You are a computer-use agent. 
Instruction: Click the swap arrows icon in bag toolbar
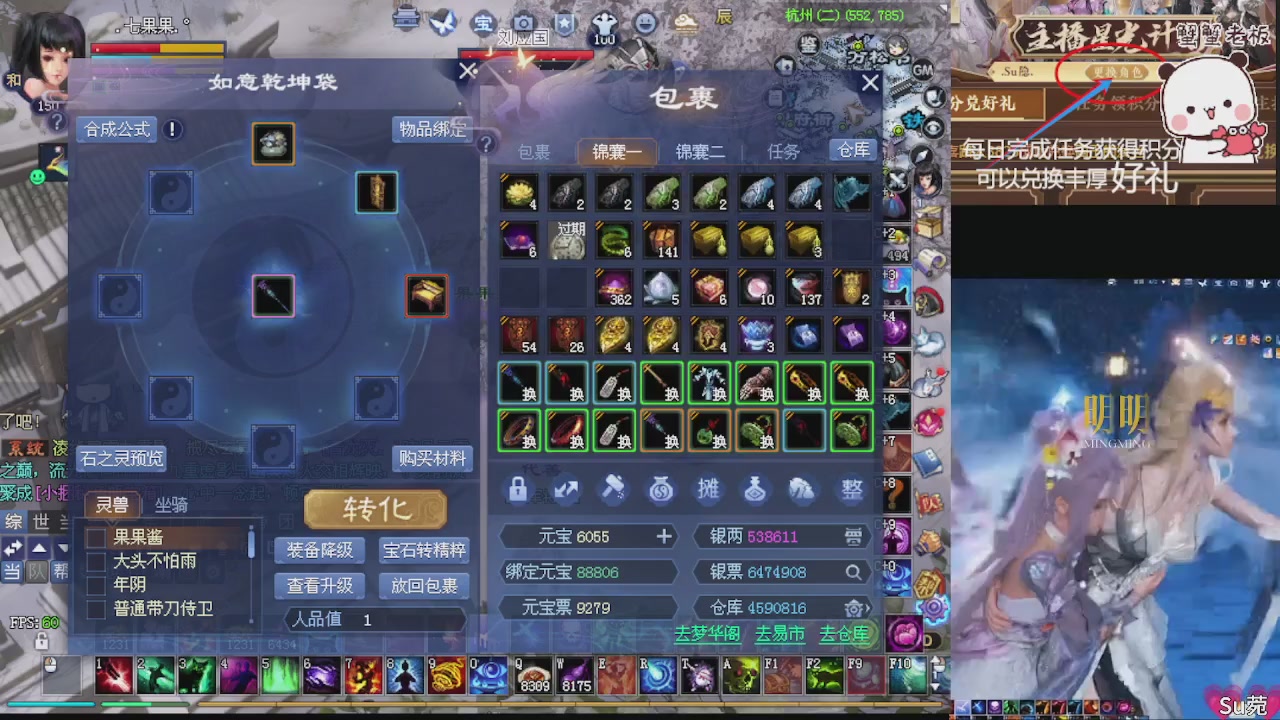click(x=566, y=489)
